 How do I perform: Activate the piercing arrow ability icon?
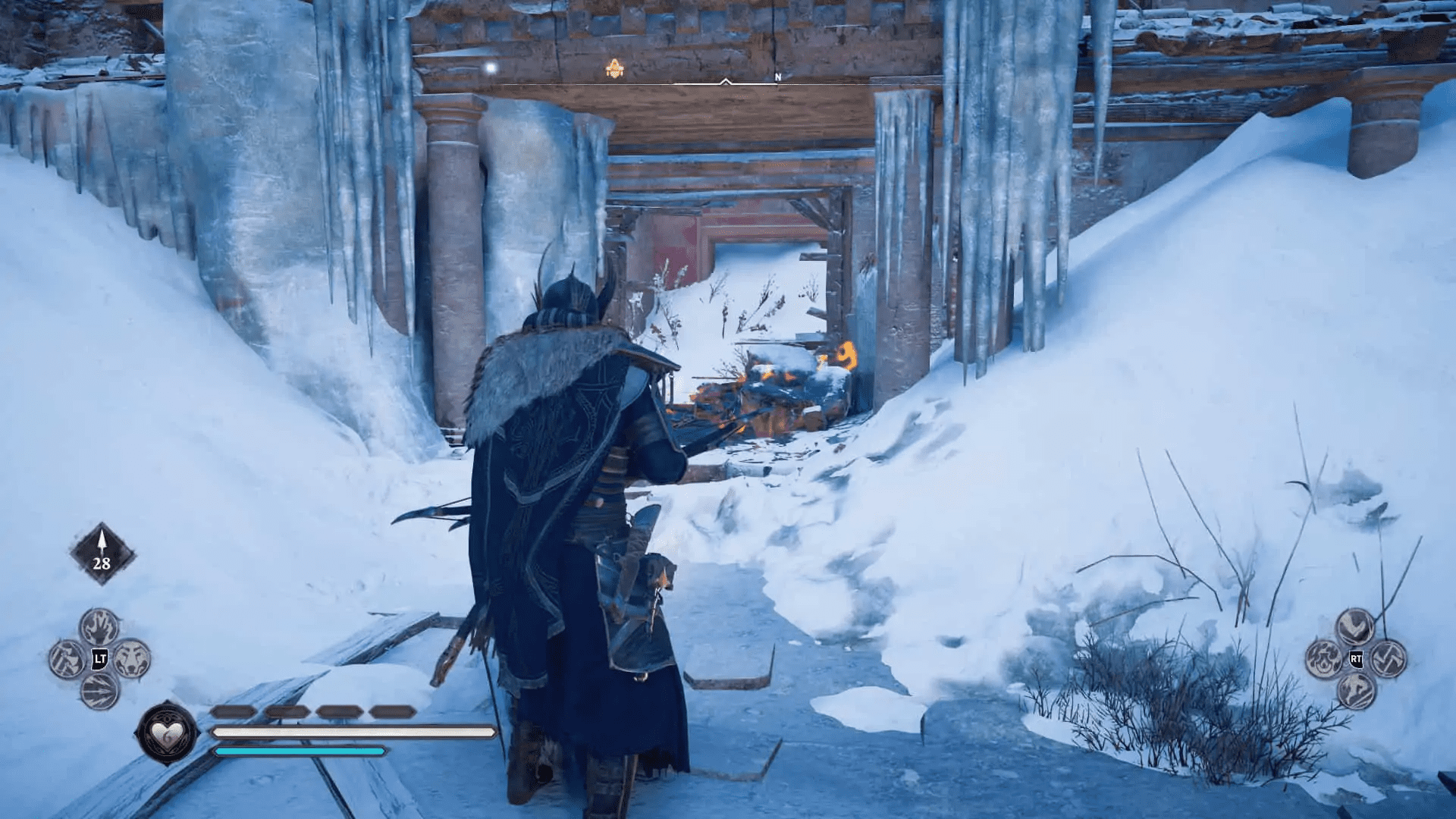click(x=100, y=692)
